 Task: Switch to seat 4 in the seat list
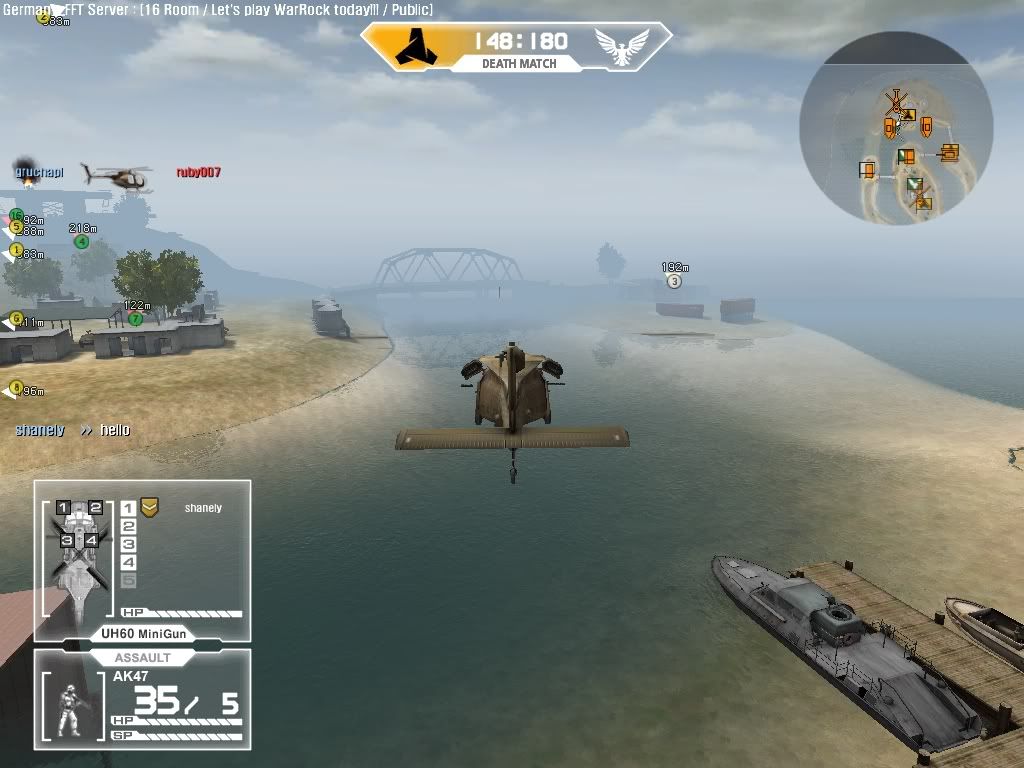[x=128, y=563]
